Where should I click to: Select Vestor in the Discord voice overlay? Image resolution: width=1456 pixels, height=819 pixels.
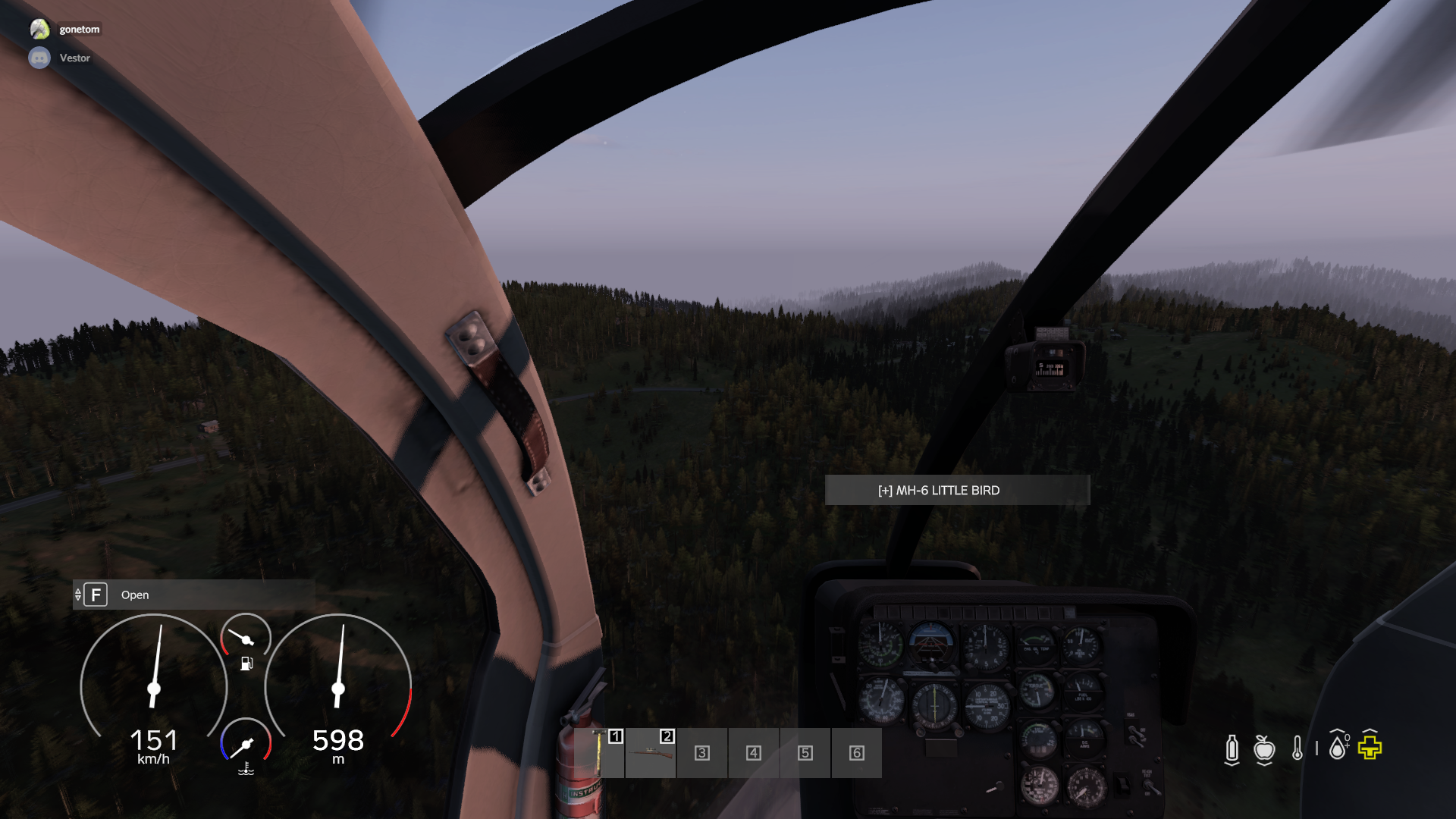[x=74, y=58]
